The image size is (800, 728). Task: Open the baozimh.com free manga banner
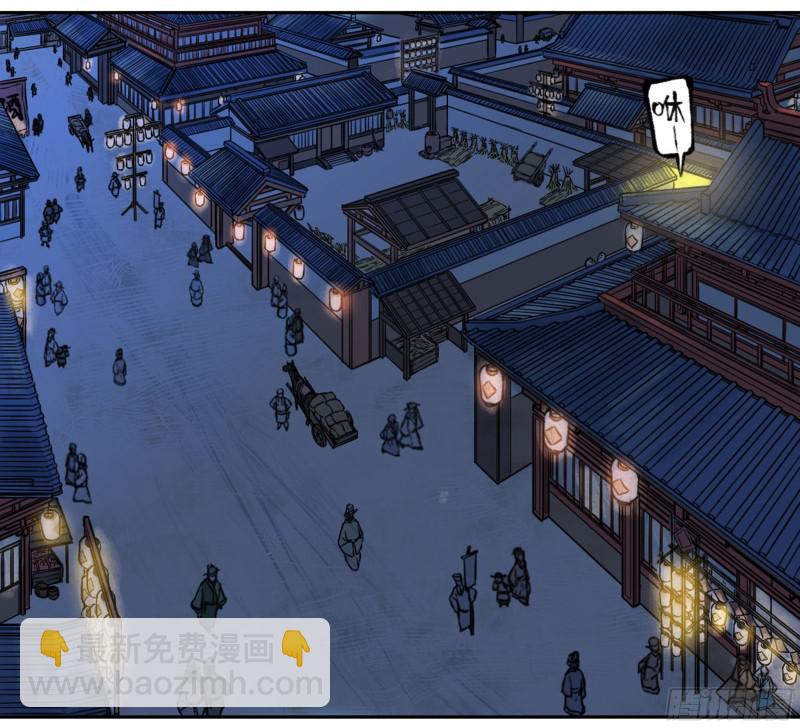[x=175, y=665]
